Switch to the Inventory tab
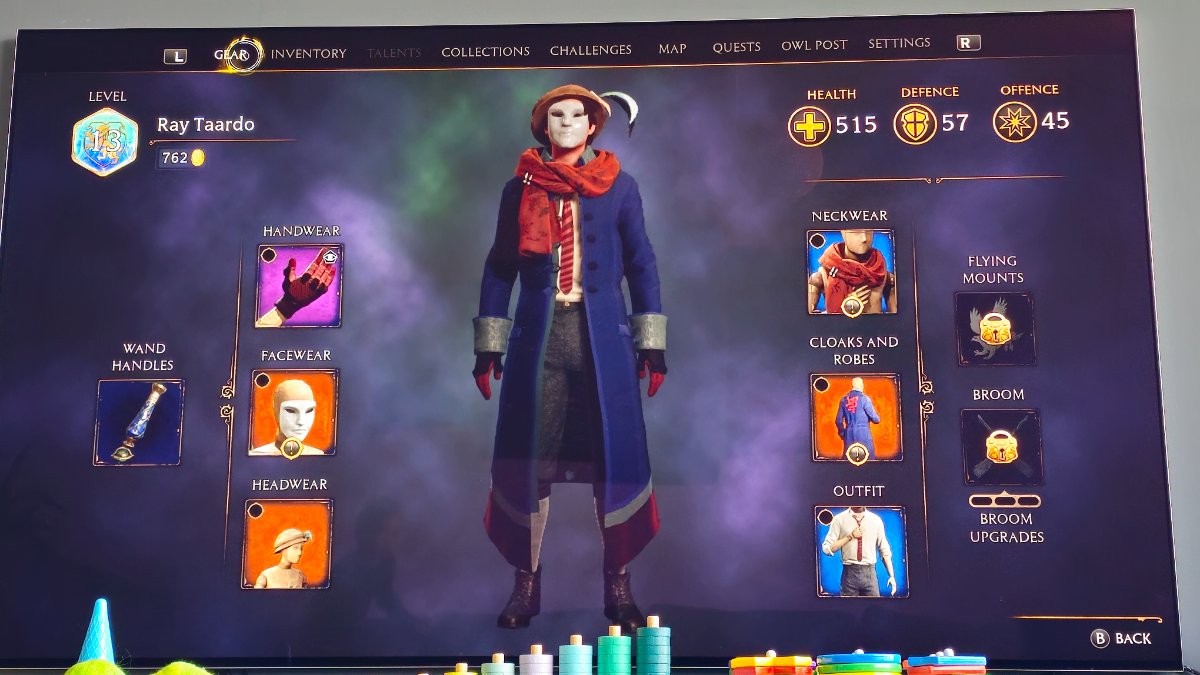The width and height of the screenshot is (1200, 675). (x=308, y=54)
